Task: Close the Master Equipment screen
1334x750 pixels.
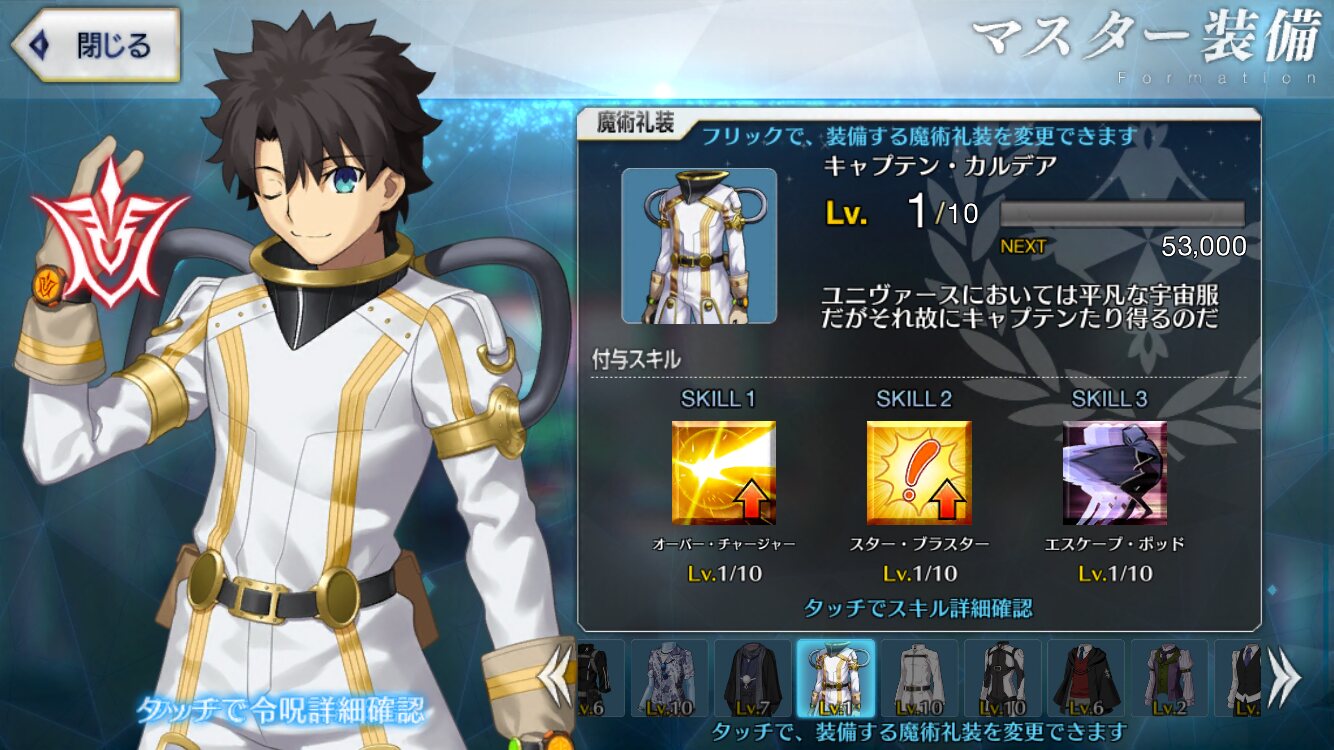Action: (x=95, y=45)
